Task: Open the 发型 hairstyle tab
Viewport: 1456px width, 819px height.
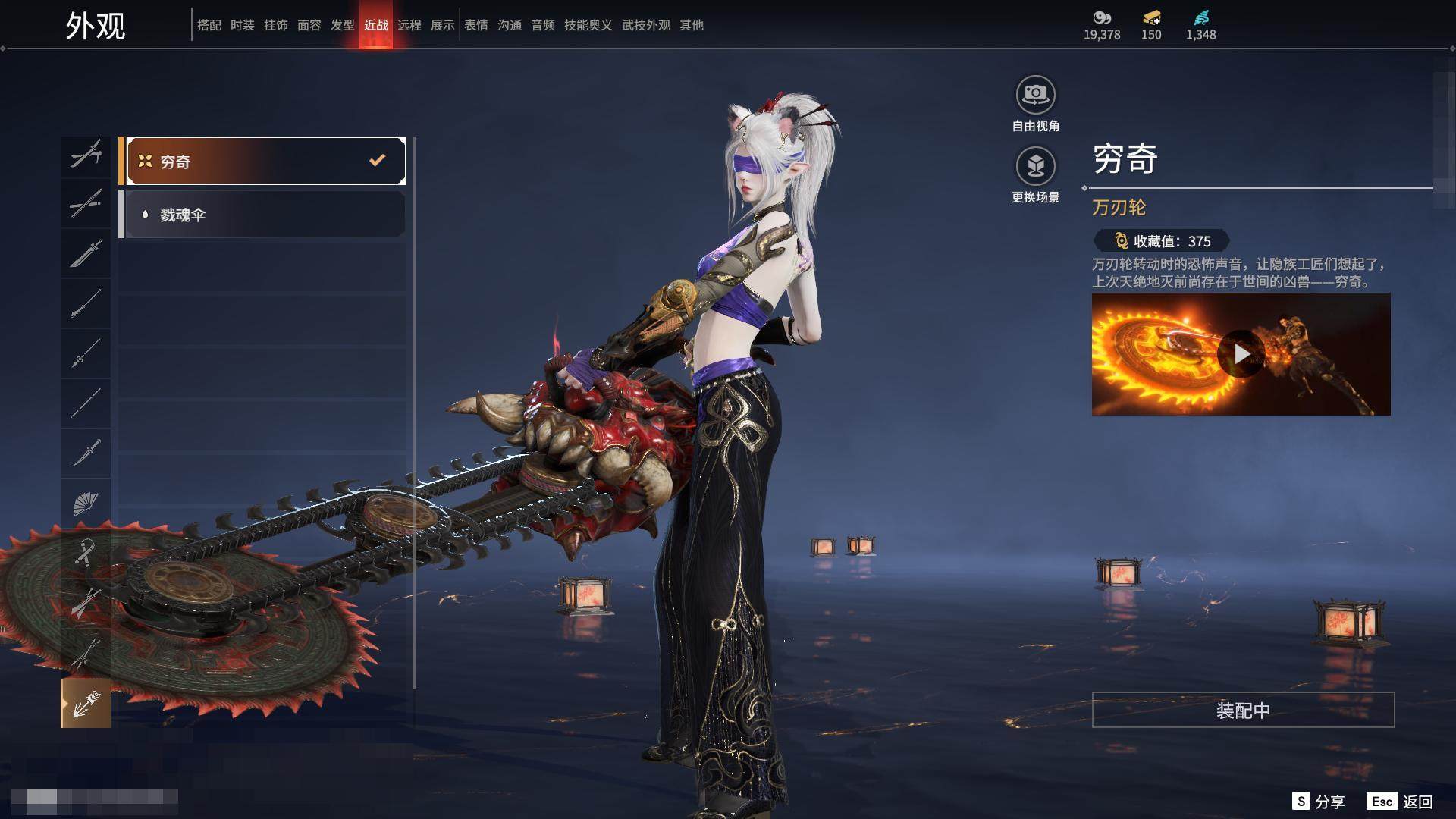Action: pyautogui.click(x=342, y=25)
